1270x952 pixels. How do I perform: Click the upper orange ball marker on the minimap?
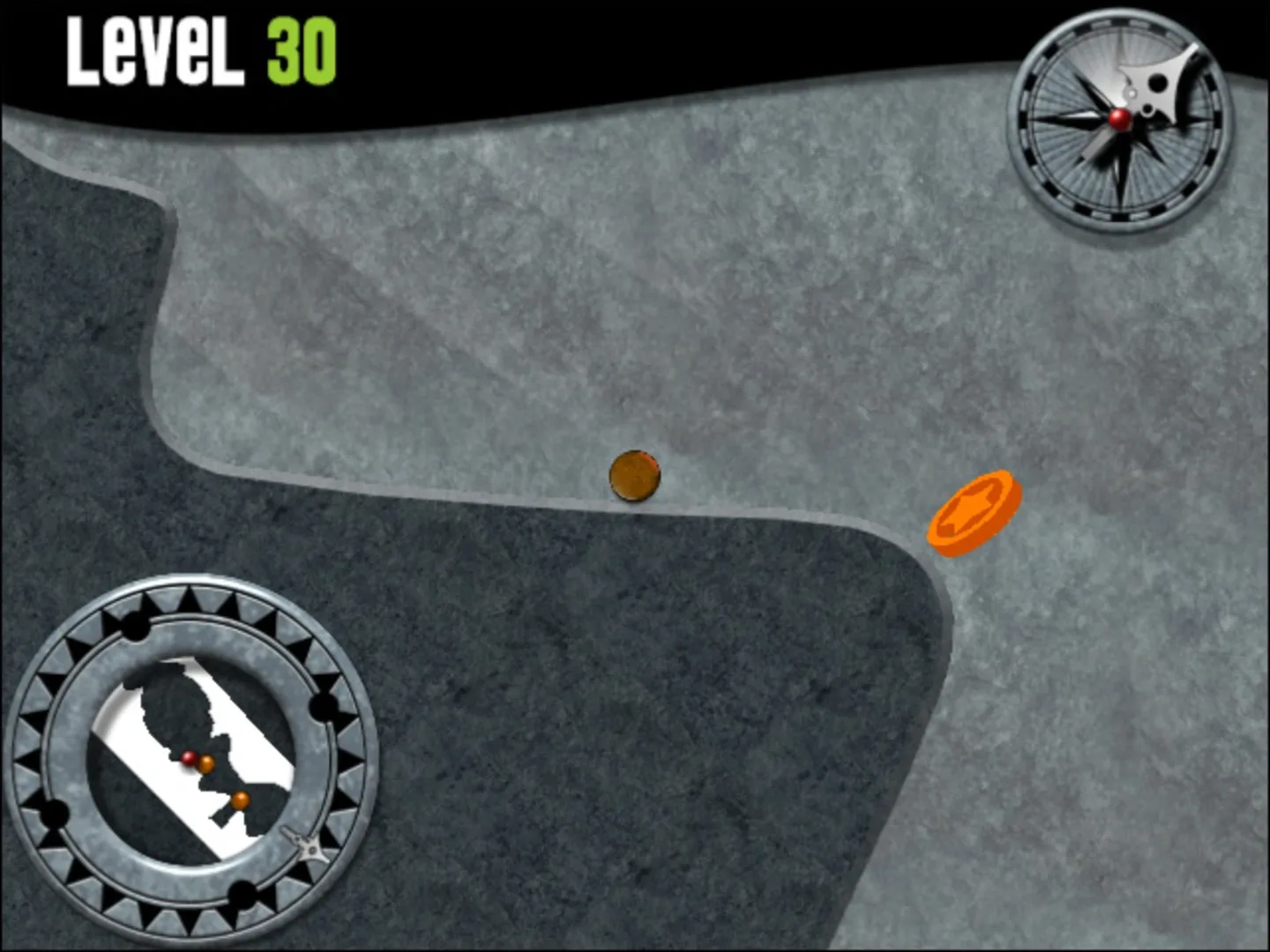206,762
